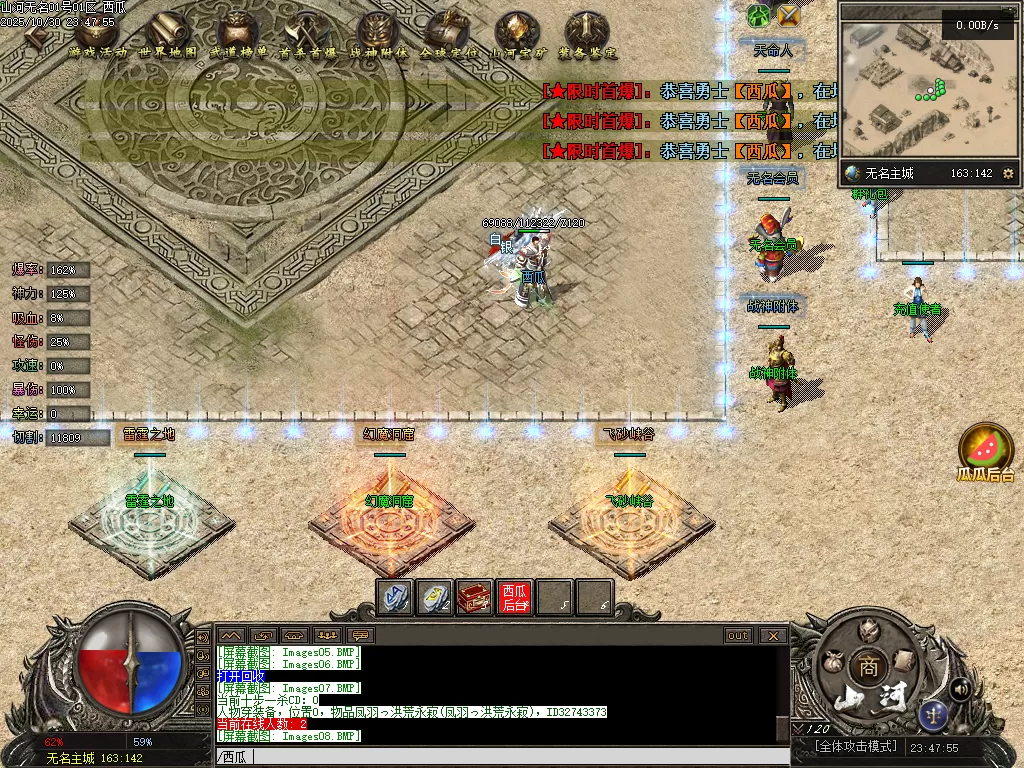This screenshot has height=768, width=1024.
Task: Close the chat panel with X button
Action: point(772,635)
